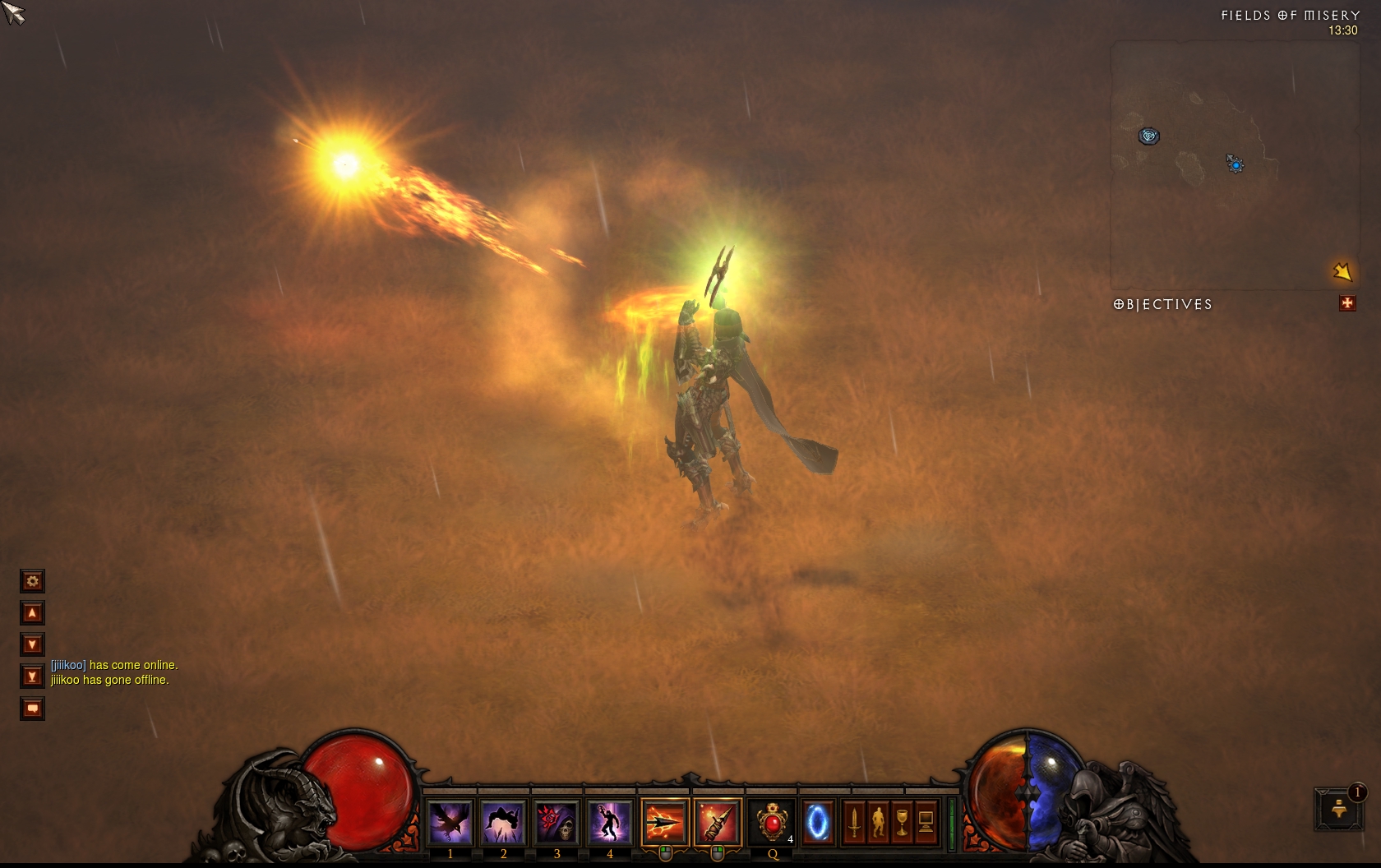Activate the raven companion skill

point(450,821)
